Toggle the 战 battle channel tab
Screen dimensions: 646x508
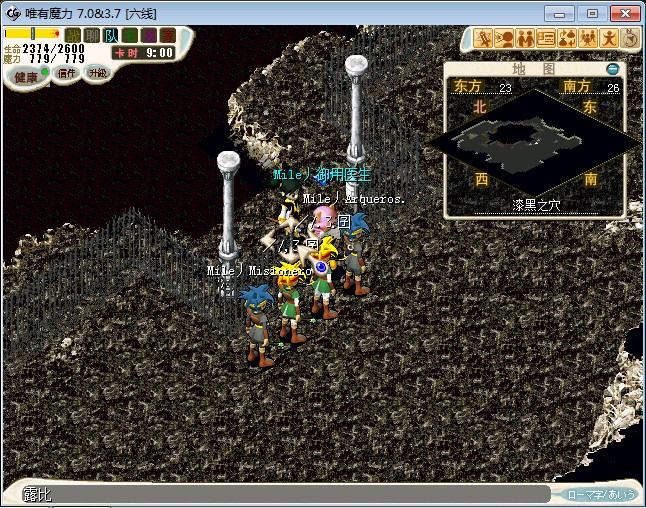click(x=72, y=36)
